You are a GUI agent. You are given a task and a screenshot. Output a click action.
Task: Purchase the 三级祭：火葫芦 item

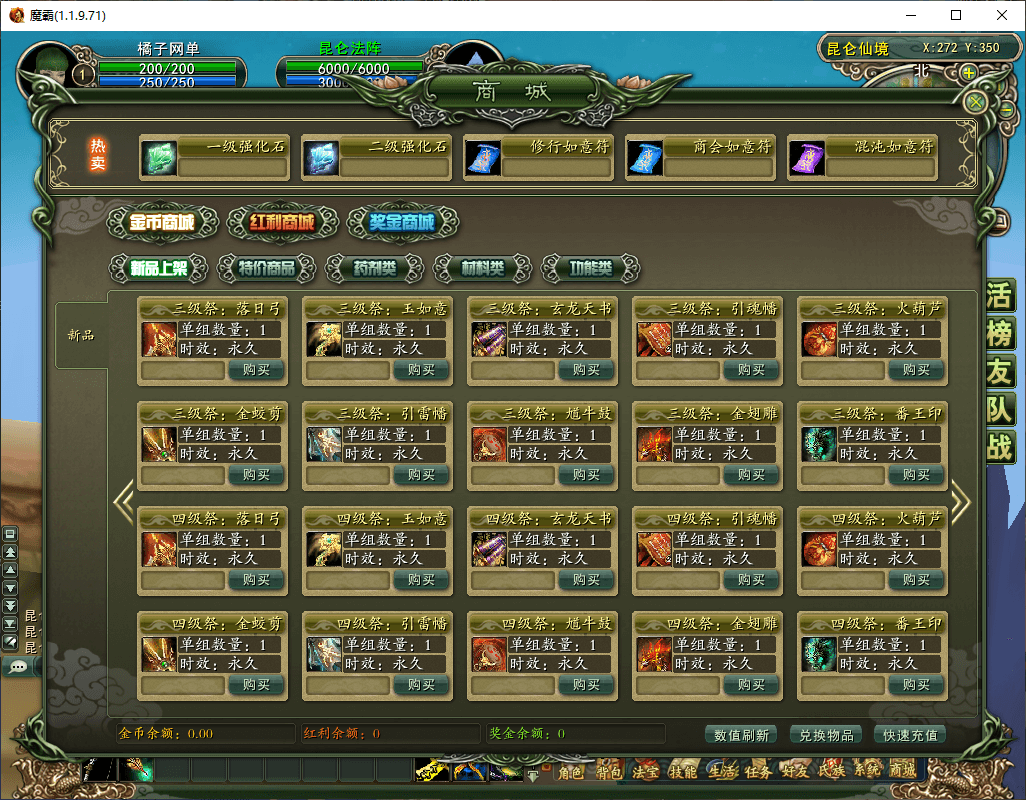point(916,370)
